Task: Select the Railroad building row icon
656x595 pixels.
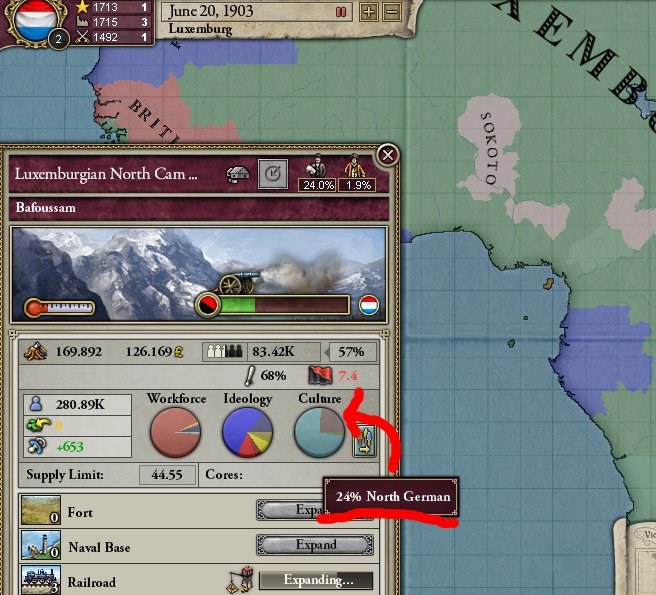Action: [x=37, y=580]
